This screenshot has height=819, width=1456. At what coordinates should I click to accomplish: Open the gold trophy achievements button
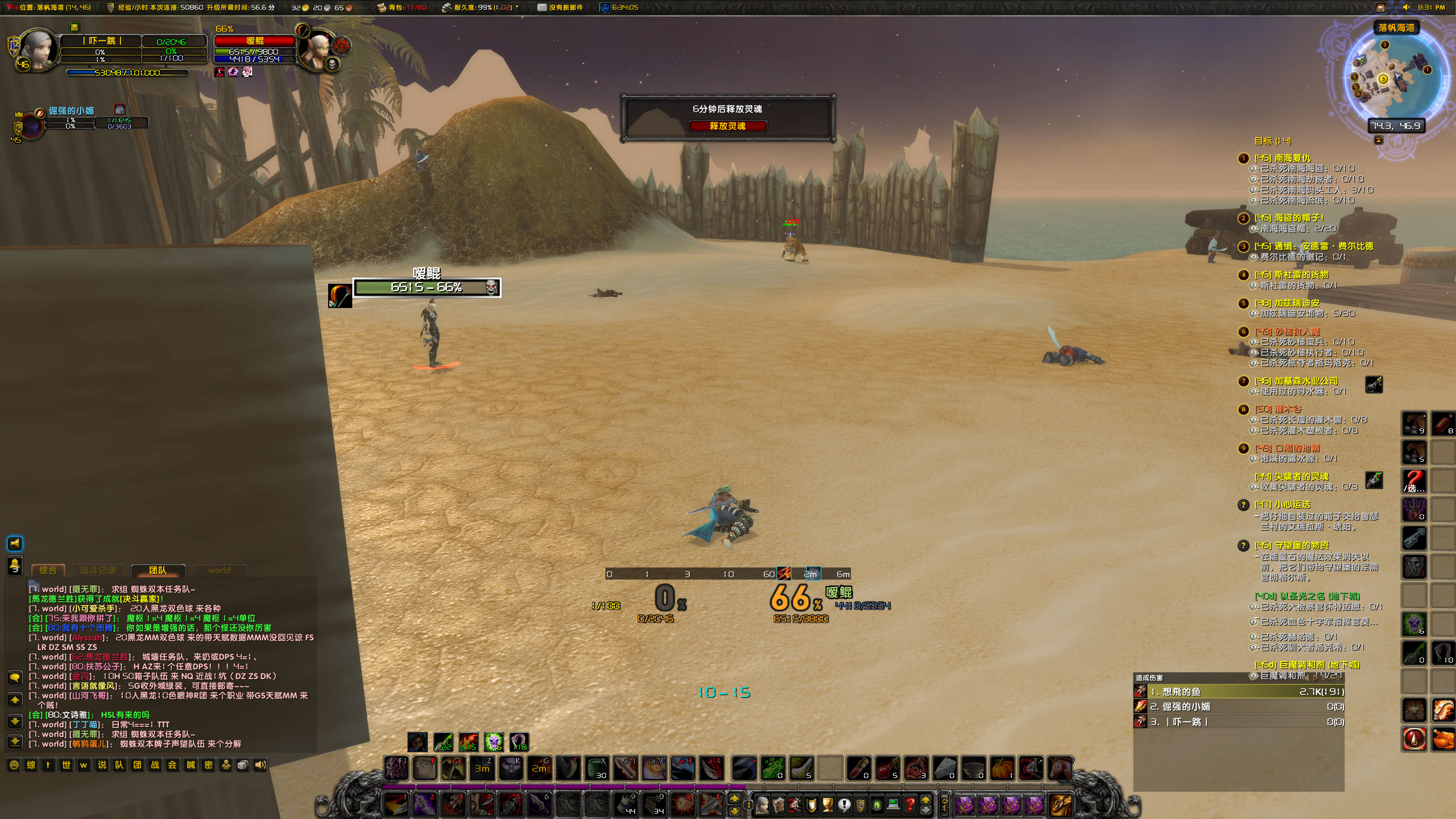828,805
